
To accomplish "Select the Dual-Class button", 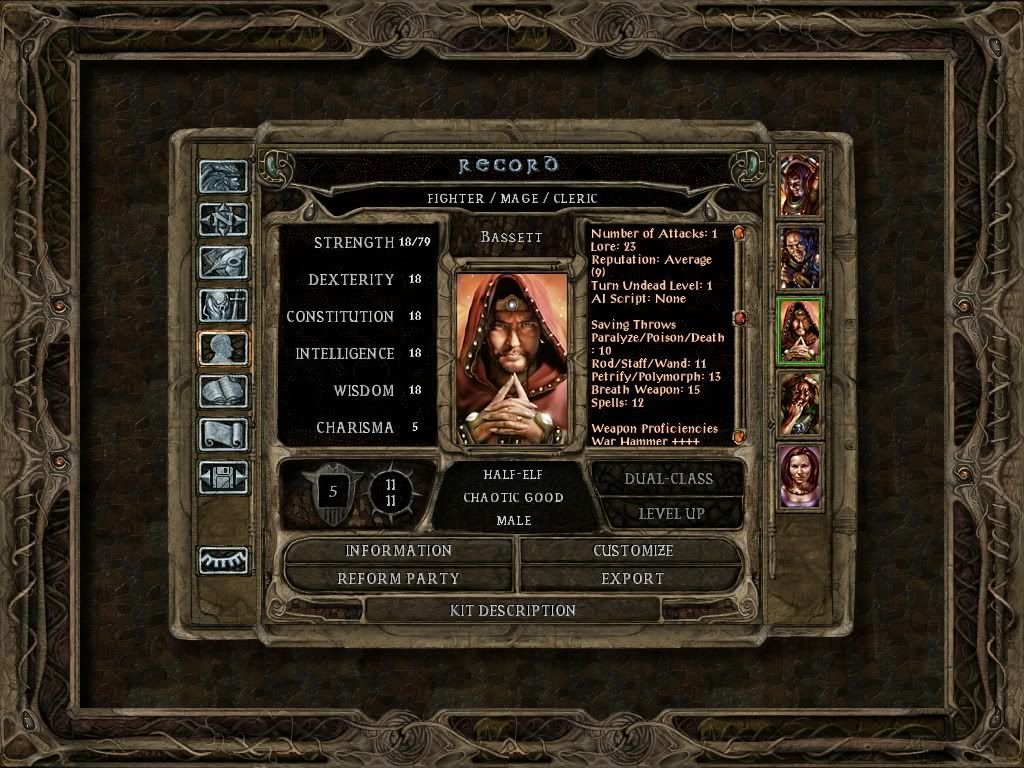I will [x=668, y=478].
